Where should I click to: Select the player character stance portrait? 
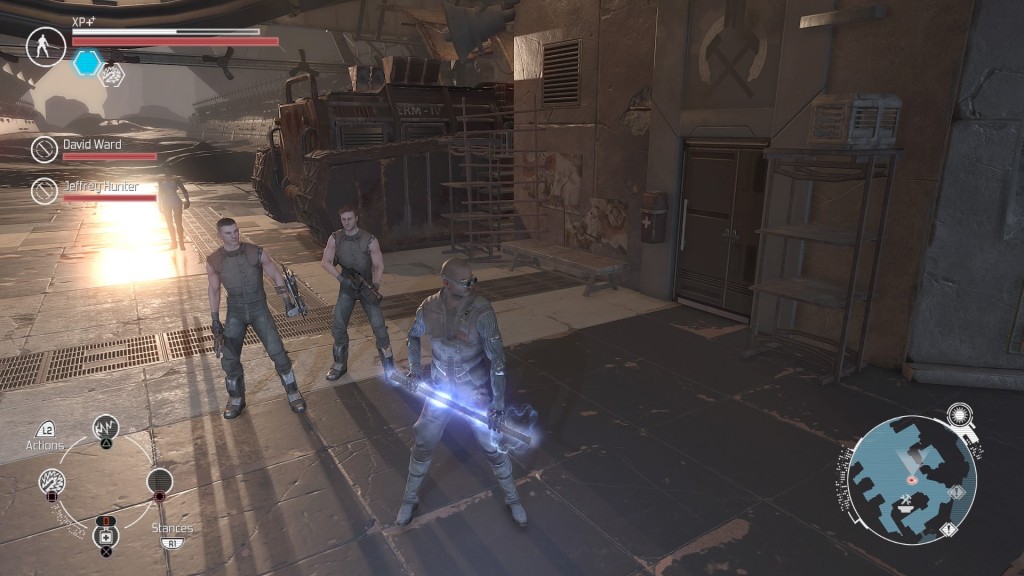(46, 47)
